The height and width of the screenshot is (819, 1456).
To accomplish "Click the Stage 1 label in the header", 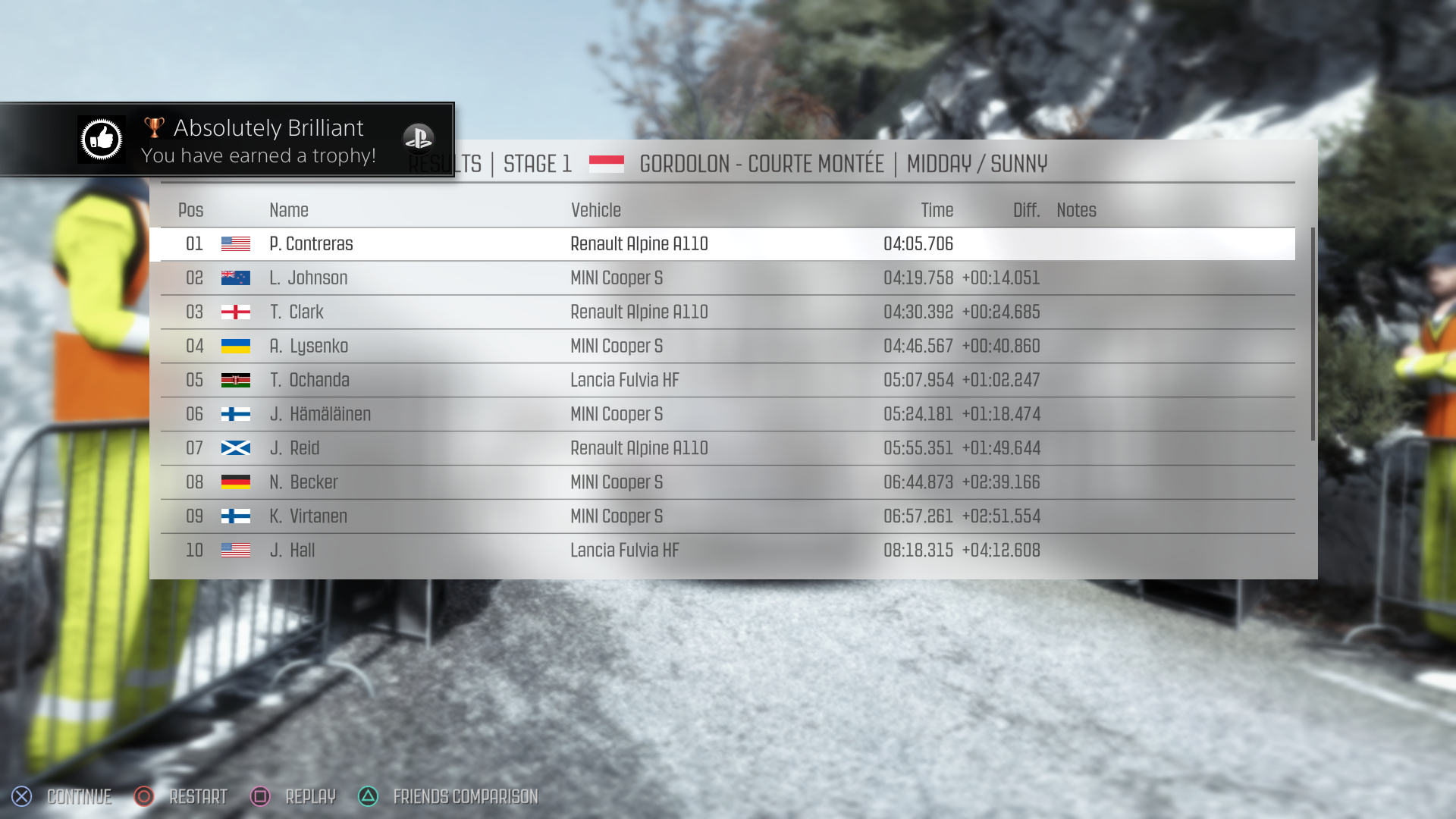I will pos(537,164).
